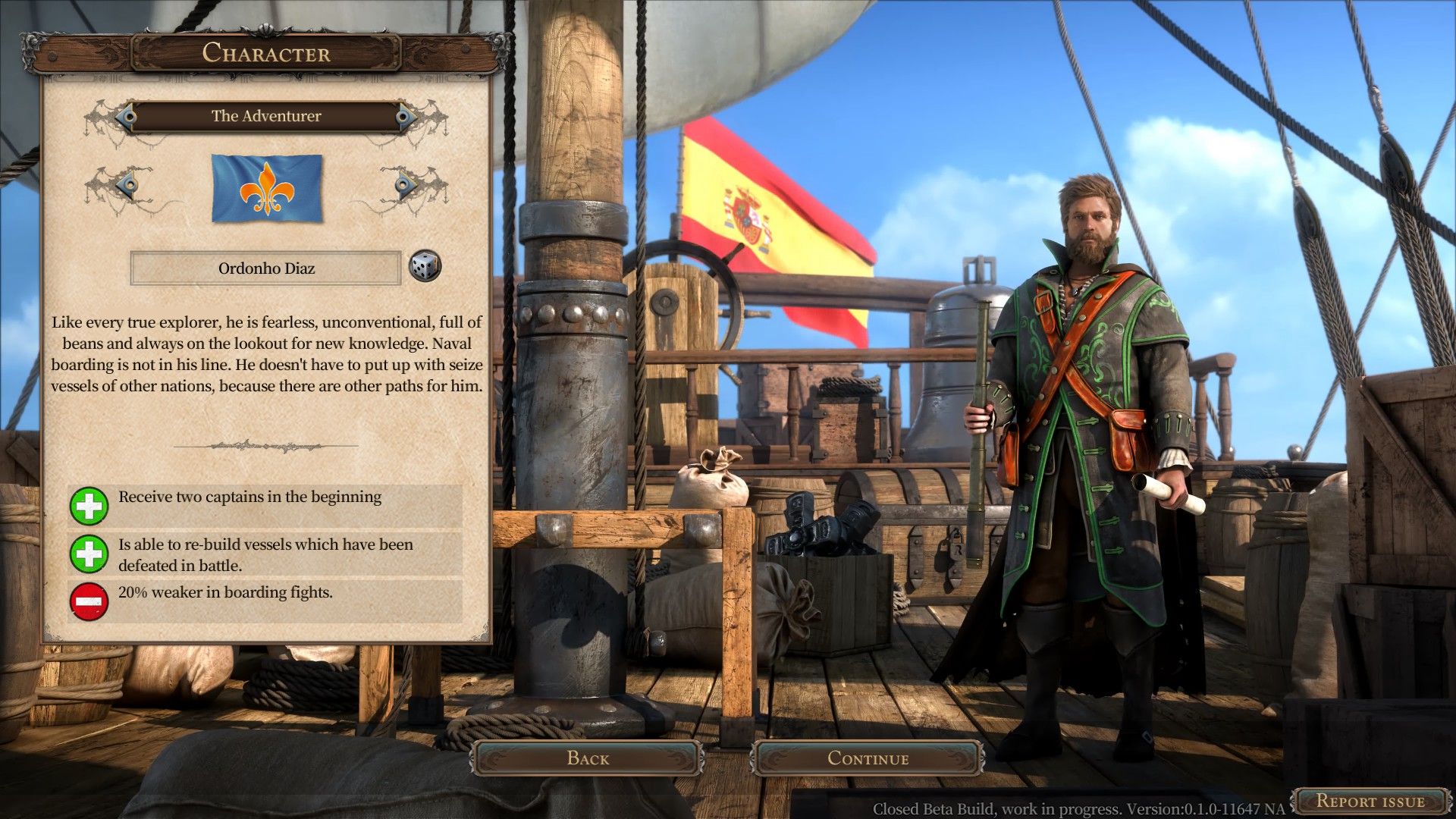The width and height of the screenshot is (1456, 819).
Task: Choose the previous nation flag
Action: point(127,184)
